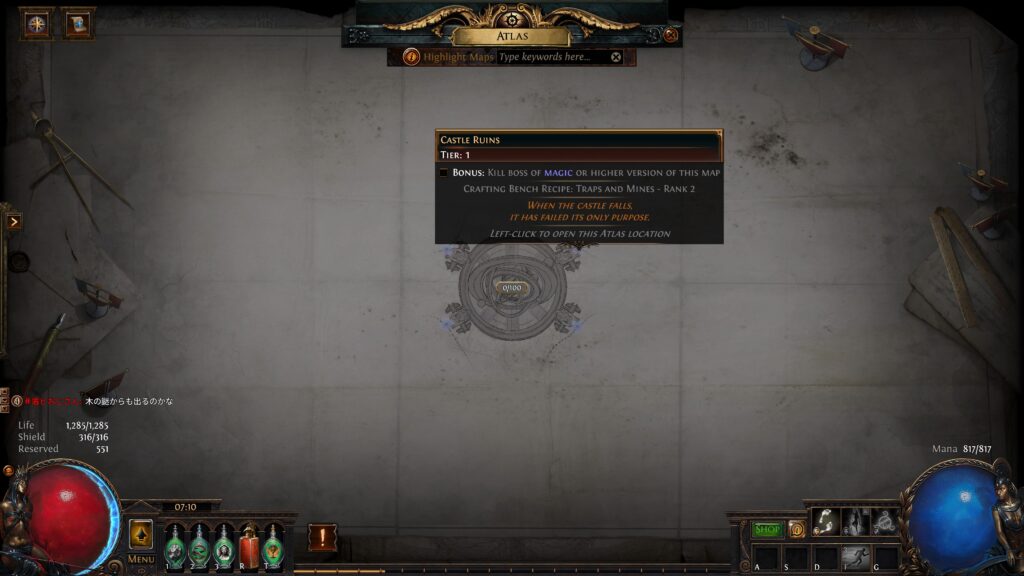Open the Highlight Maps info icon
The height and width of the screenshot is (576, 1024).
(411, 57)
